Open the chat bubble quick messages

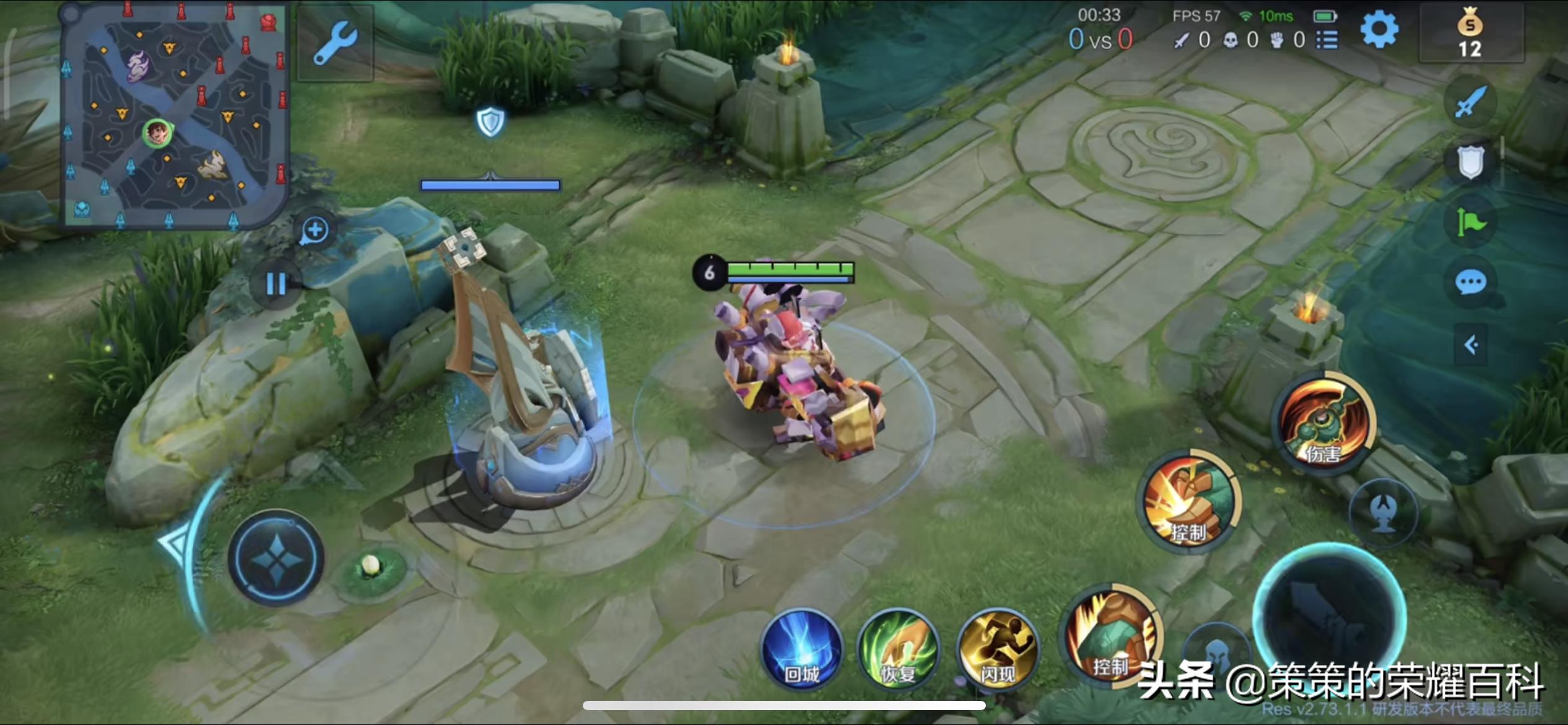click(1470, 283)
